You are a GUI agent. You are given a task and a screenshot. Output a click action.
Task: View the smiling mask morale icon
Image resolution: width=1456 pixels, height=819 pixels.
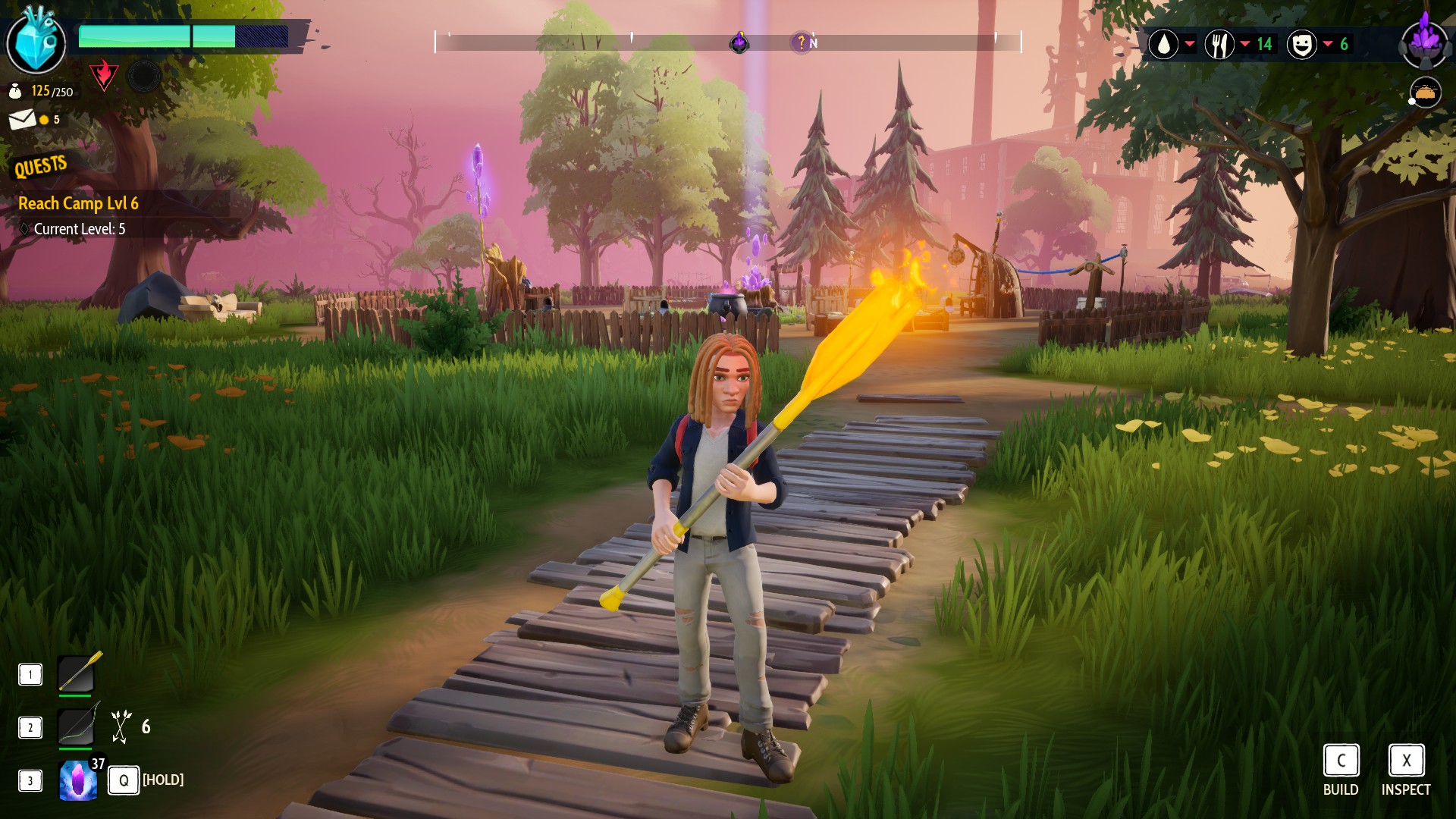click(x=1301, y=44)
